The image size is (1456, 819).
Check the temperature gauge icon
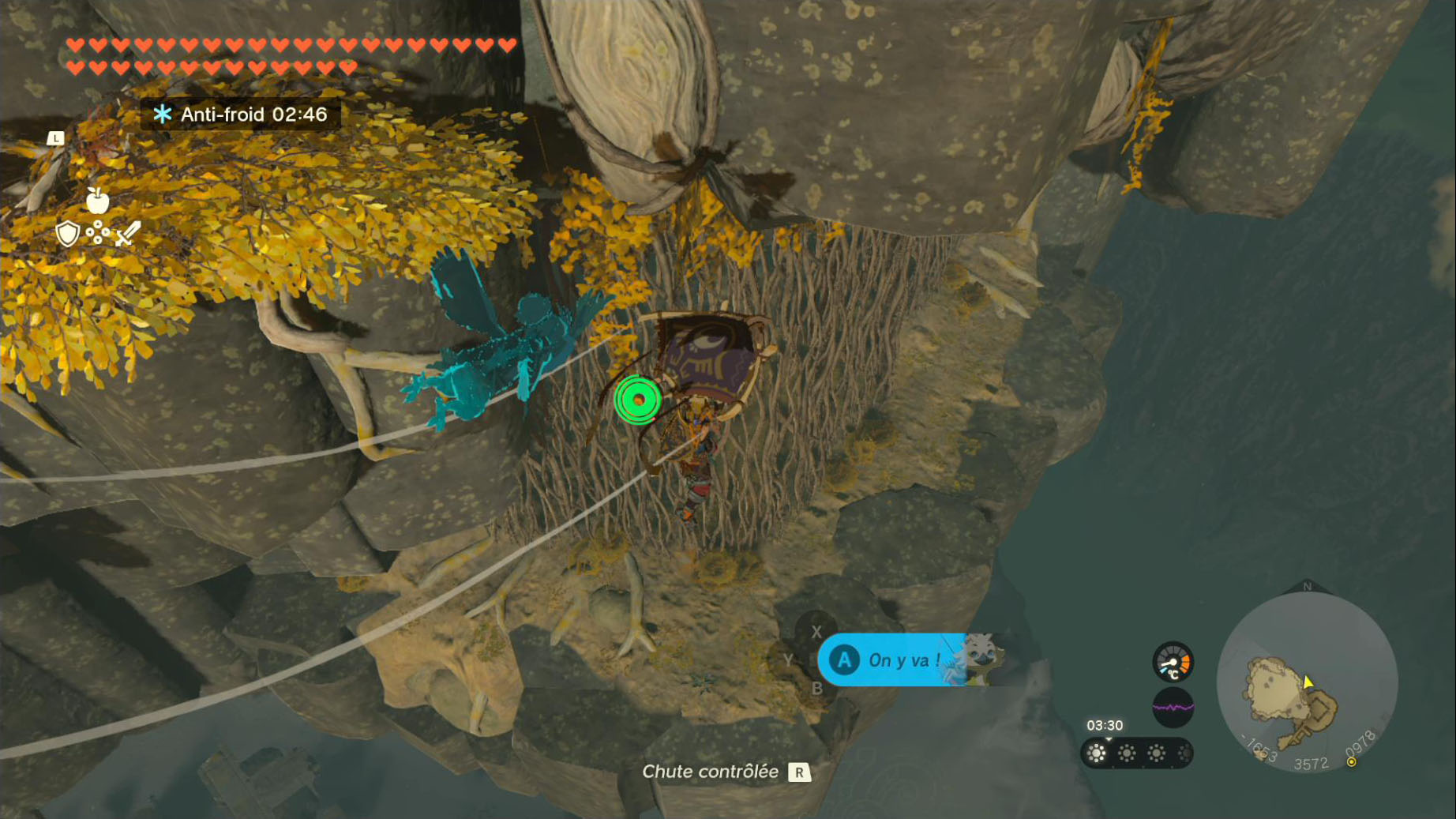point(1173,662)
